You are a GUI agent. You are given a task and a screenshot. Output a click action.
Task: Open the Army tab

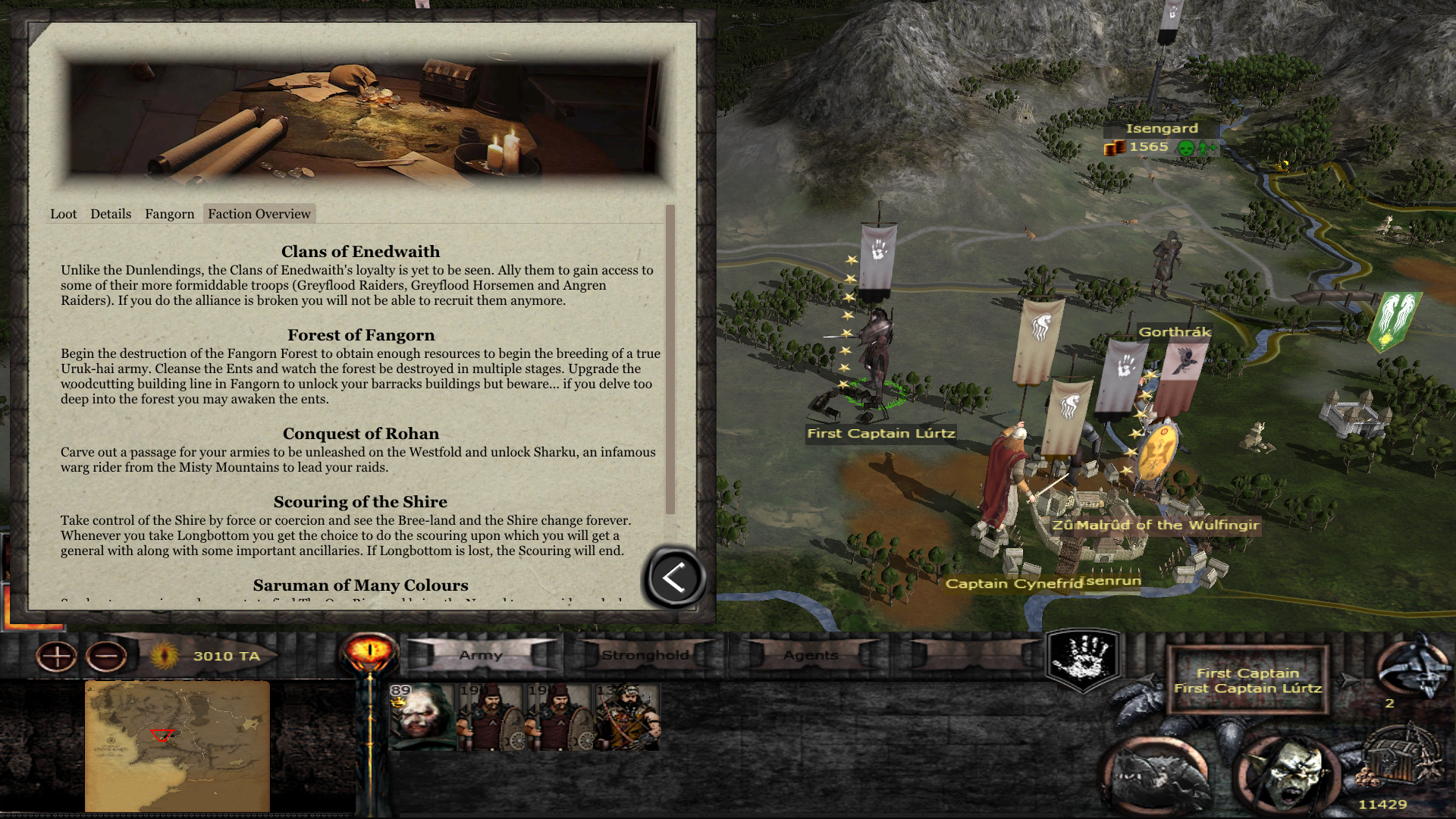(x=481, y=655)
